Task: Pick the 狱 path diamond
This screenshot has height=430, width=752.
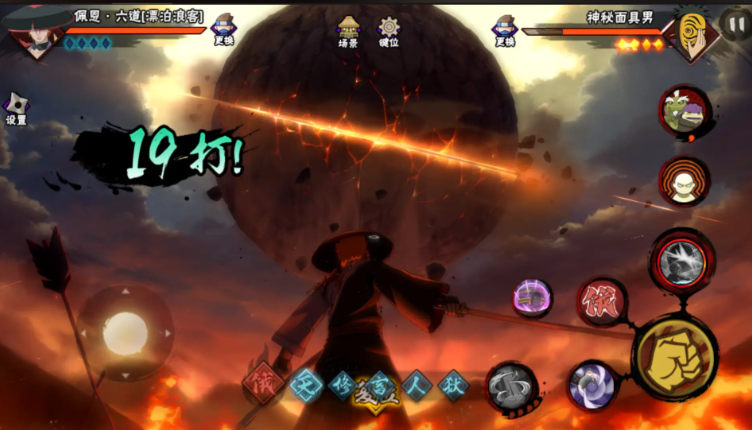Action: tap(454, 385)
